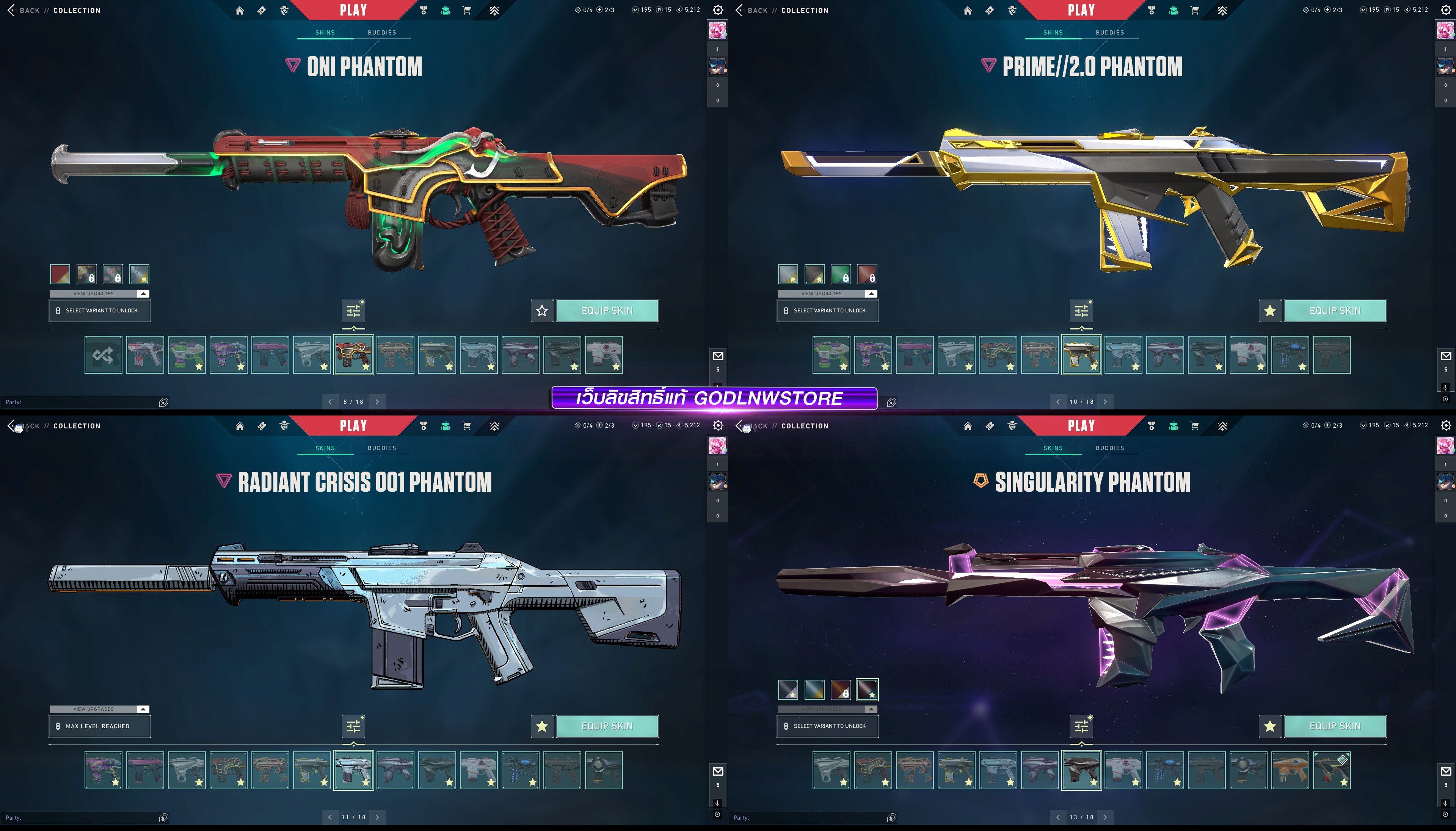
Task: Open the filter sliders button under Radiant Crisis
Action: (x=354, y=726)
